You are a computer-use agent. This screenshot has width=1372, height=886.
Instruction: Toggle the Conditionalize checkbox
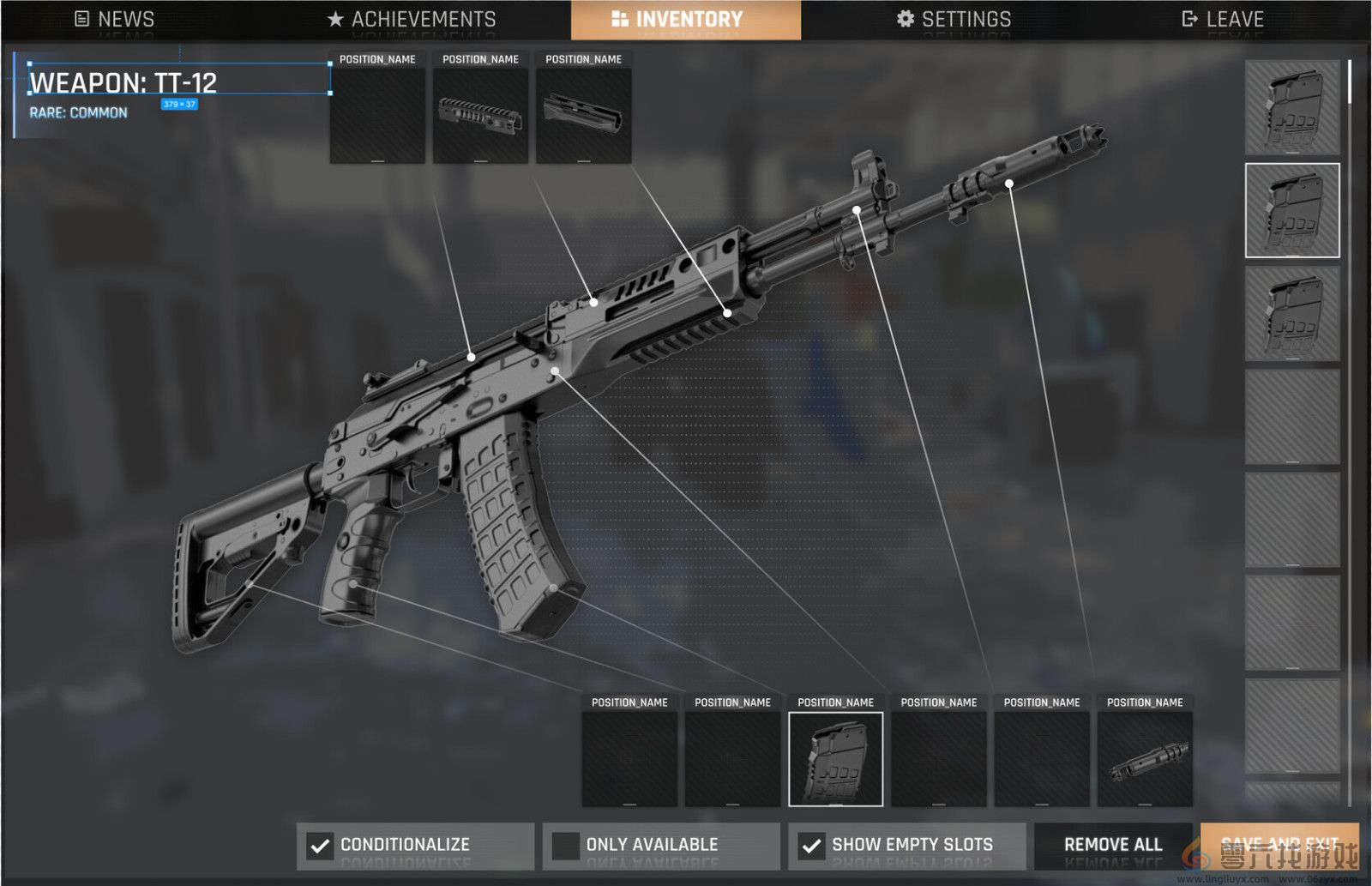click(321, 846)
